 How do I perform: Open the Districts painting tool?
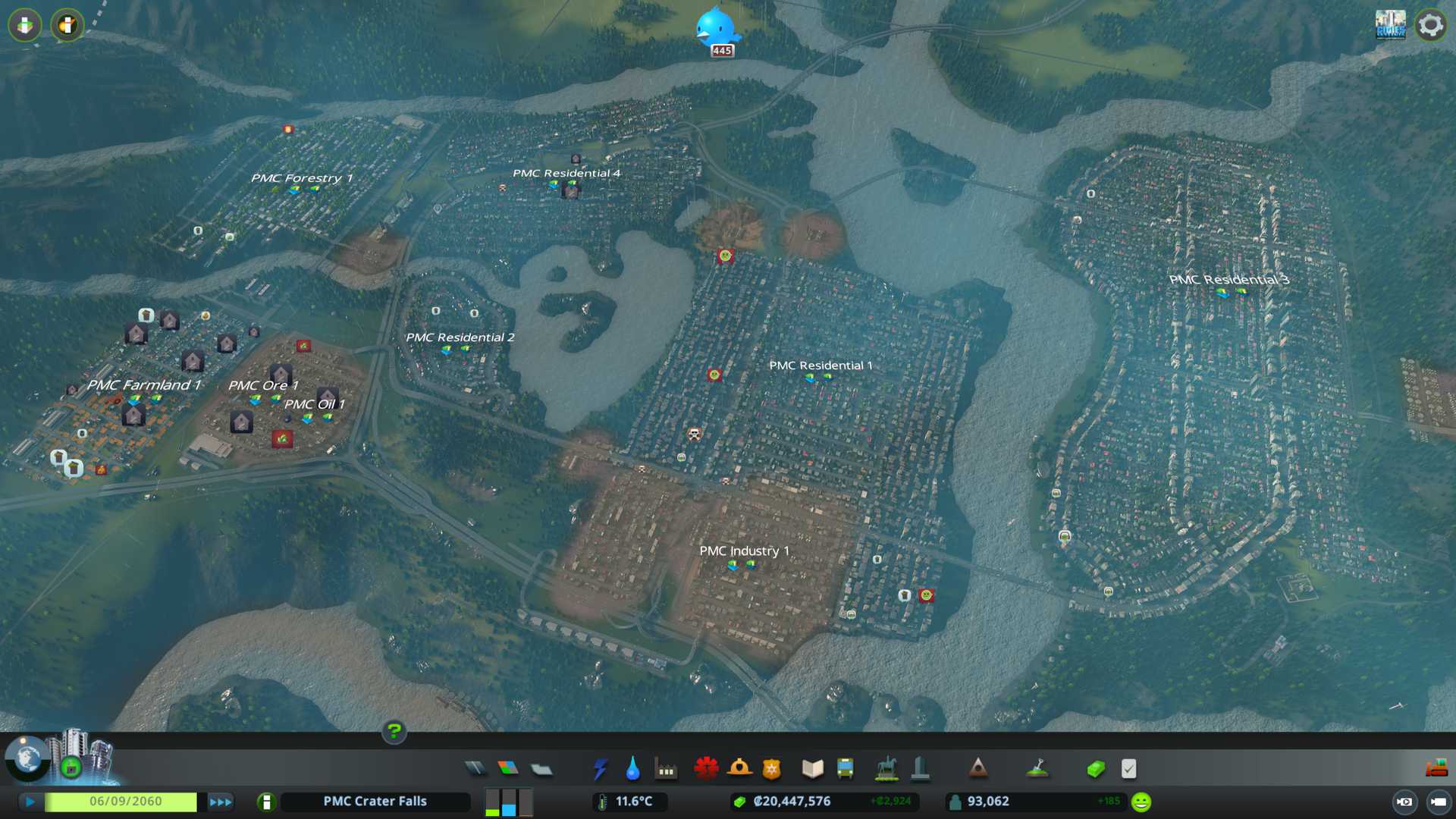(541, 769)
